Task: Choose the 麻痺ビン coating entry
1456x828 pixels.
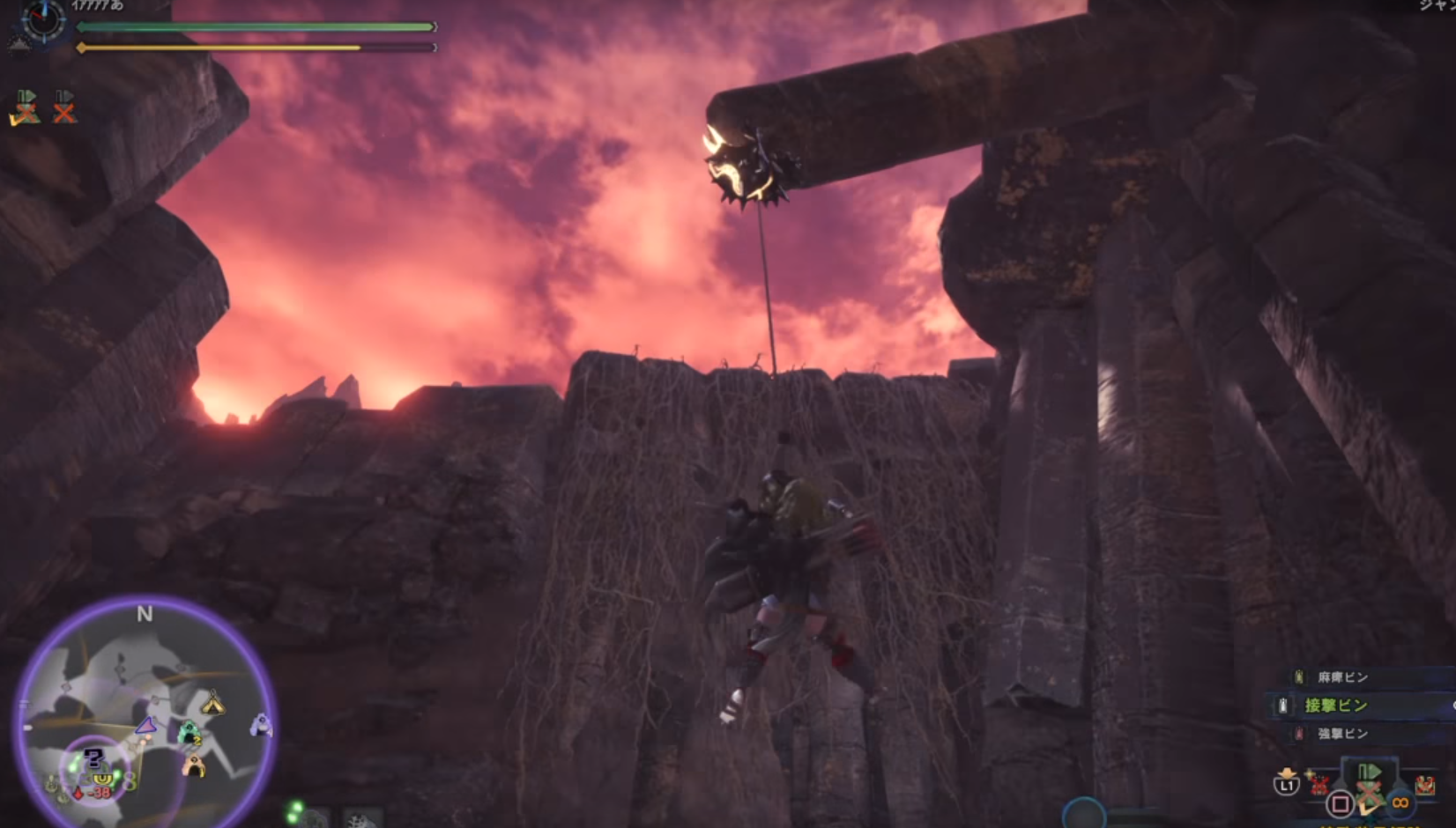Action: [1341, 676]
